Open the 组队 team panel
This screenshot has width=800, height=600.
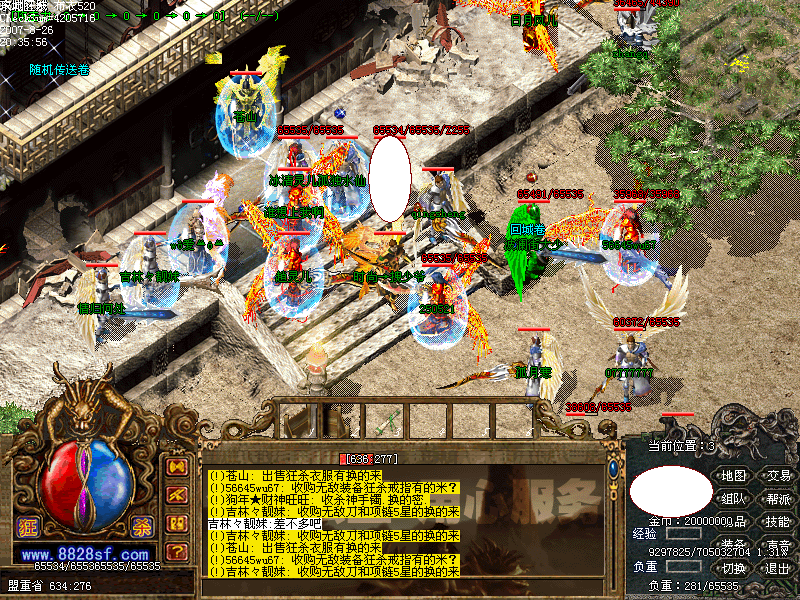(x=734, y=499)
